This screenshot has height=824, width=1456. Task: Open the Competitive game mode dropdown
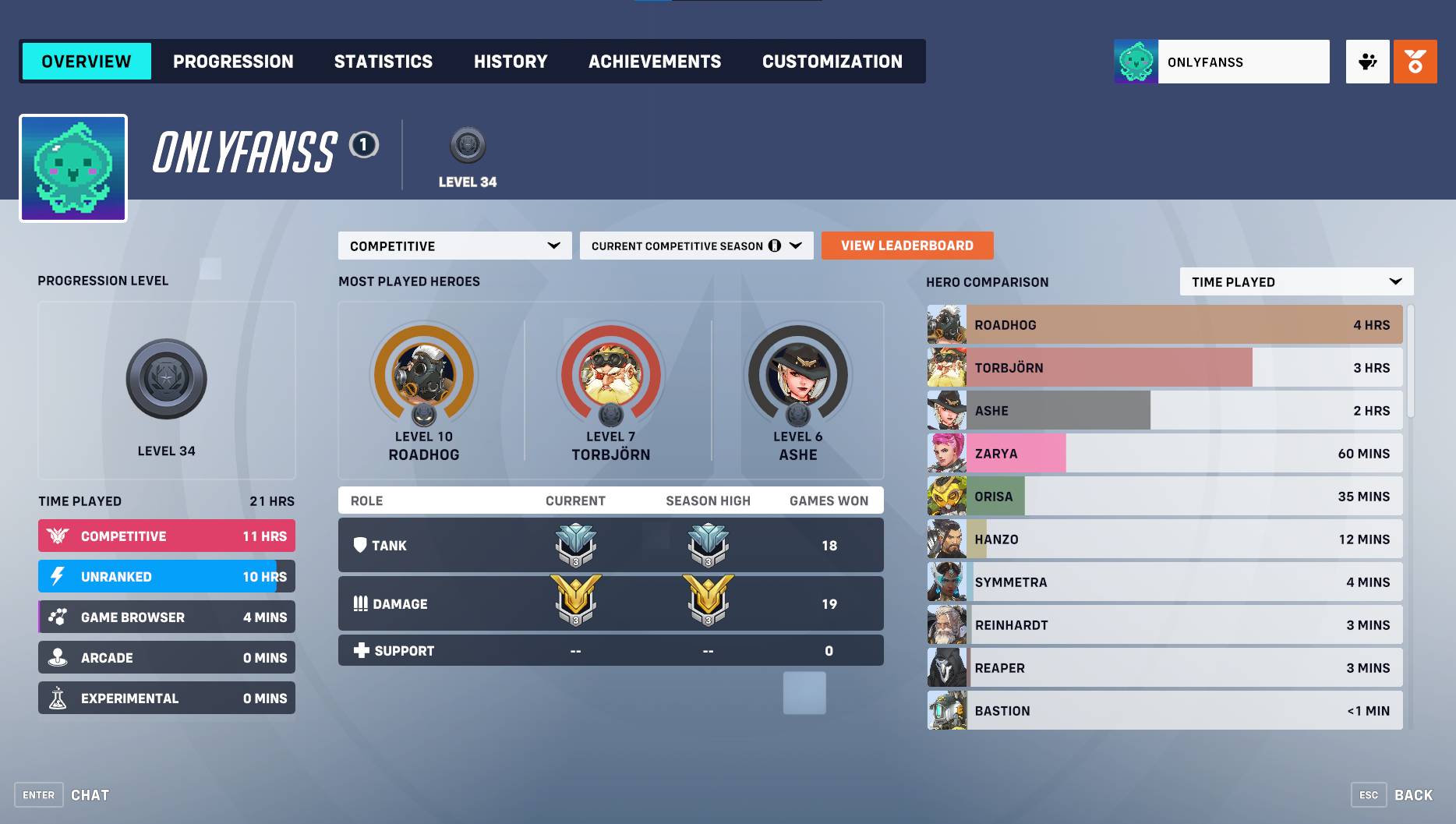pos(454,246)
